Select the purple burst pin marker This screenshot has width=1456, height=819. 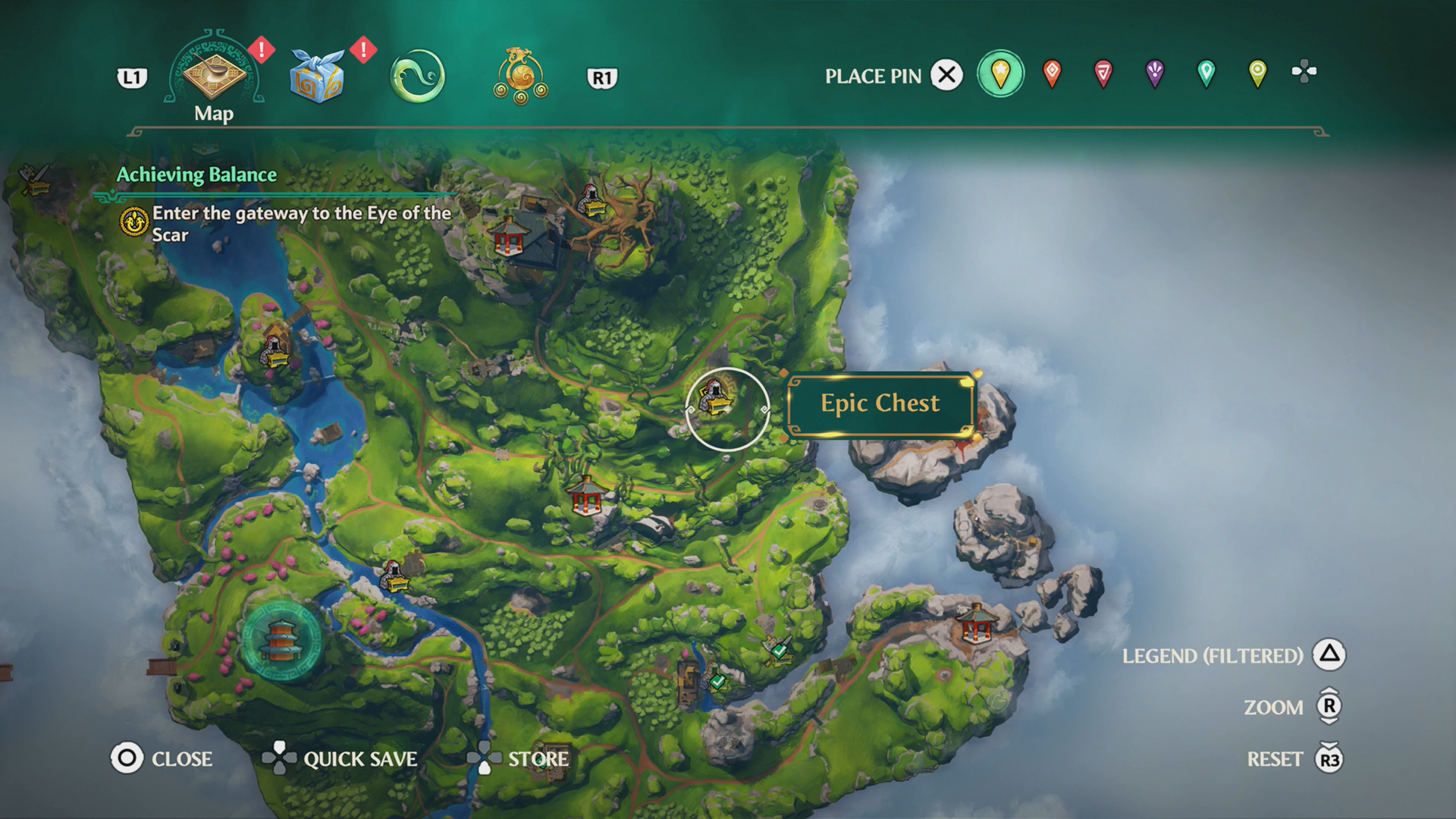(x=1155, y=73)
